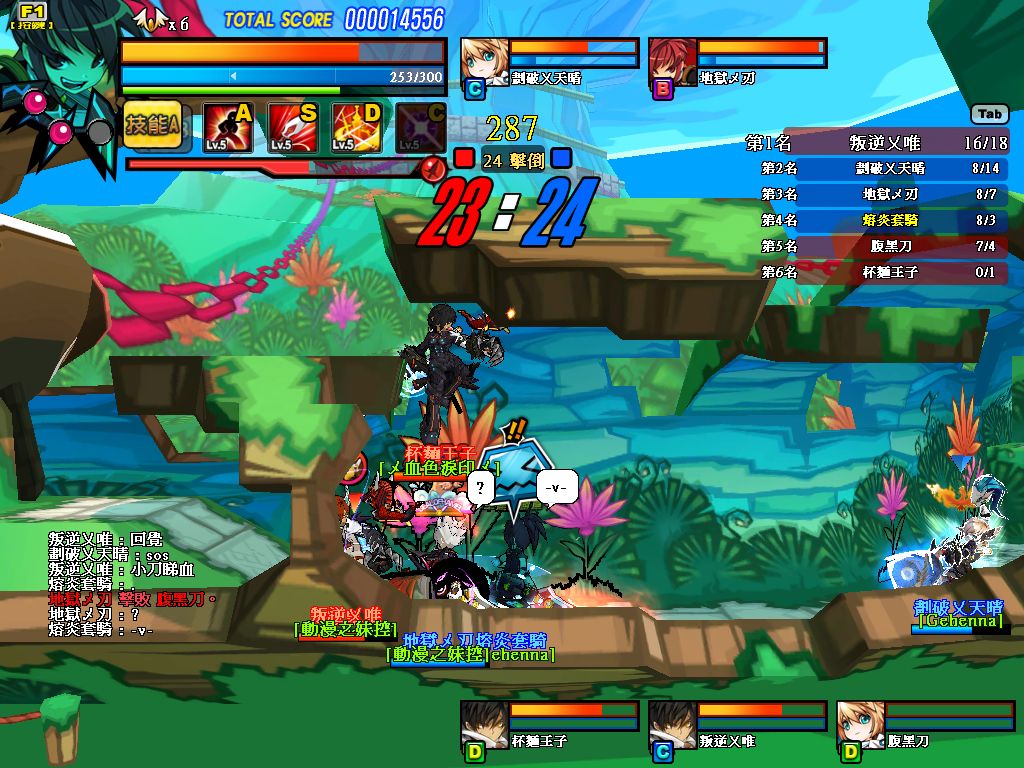The width and height of the screenshot is (1024, 768).
Task: Toggle the 技能A skill set button
Action: click(153, 125)
